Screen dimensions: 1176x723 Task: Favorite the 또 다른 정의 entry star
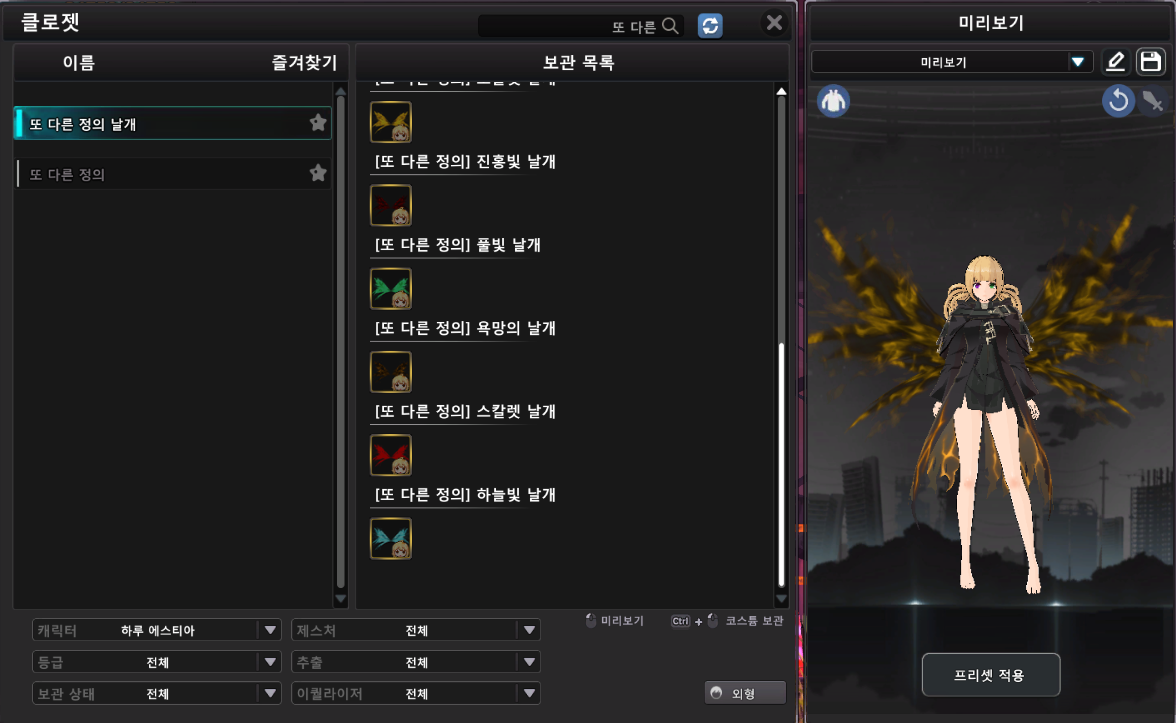(x=318, y=173)
